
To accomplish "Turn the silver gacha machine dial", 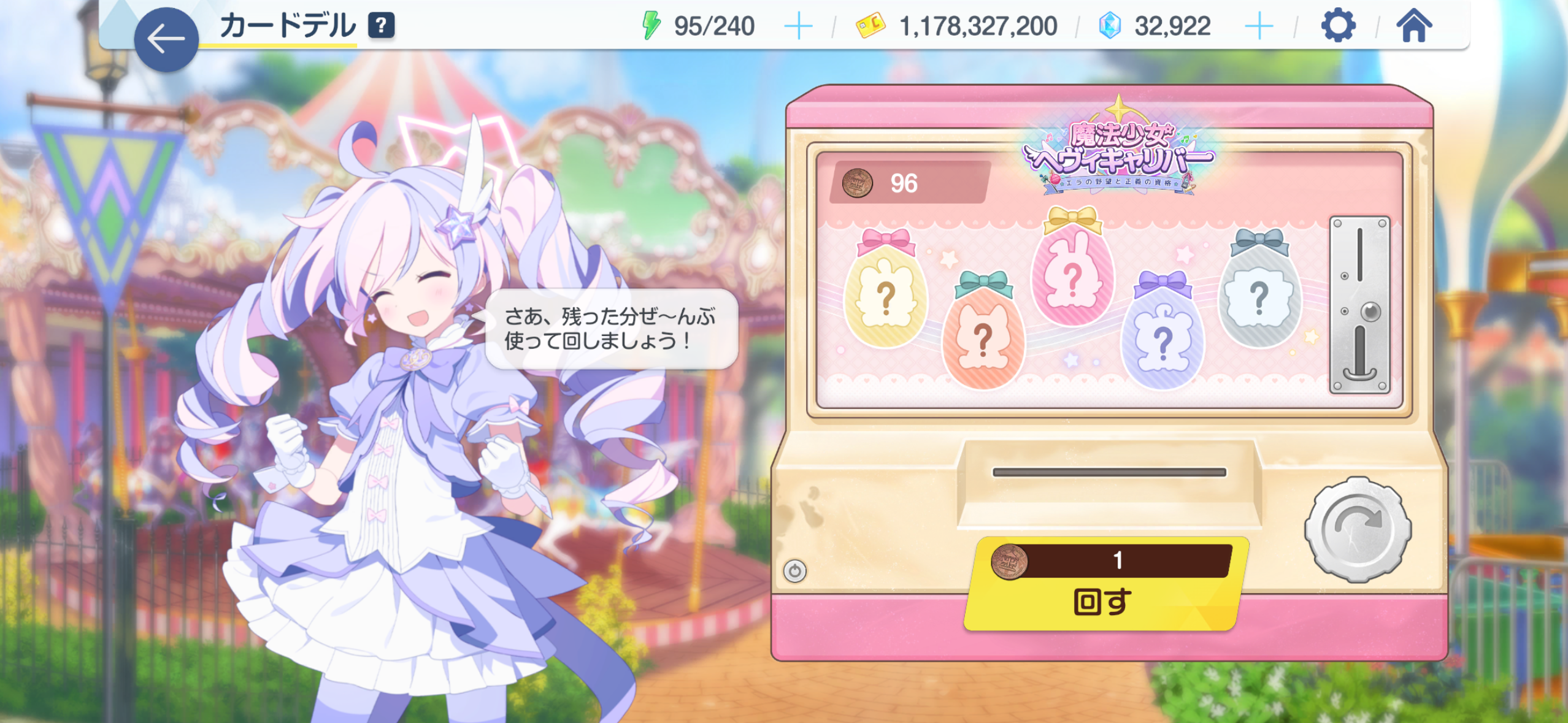I will (x=1358, y=529).
